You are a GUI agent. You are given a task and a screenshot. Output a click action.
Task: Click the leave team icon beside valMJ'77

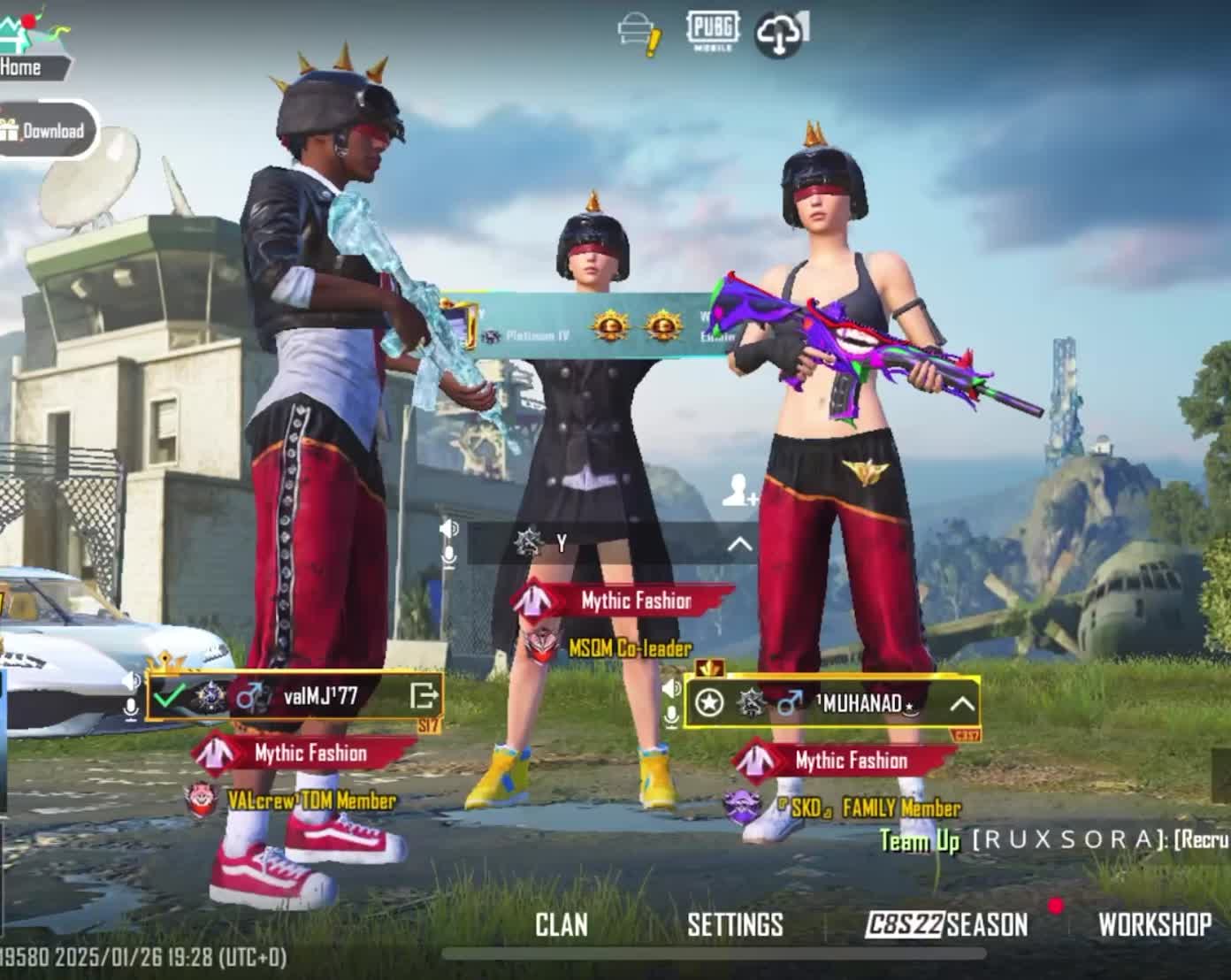(424, 696)
